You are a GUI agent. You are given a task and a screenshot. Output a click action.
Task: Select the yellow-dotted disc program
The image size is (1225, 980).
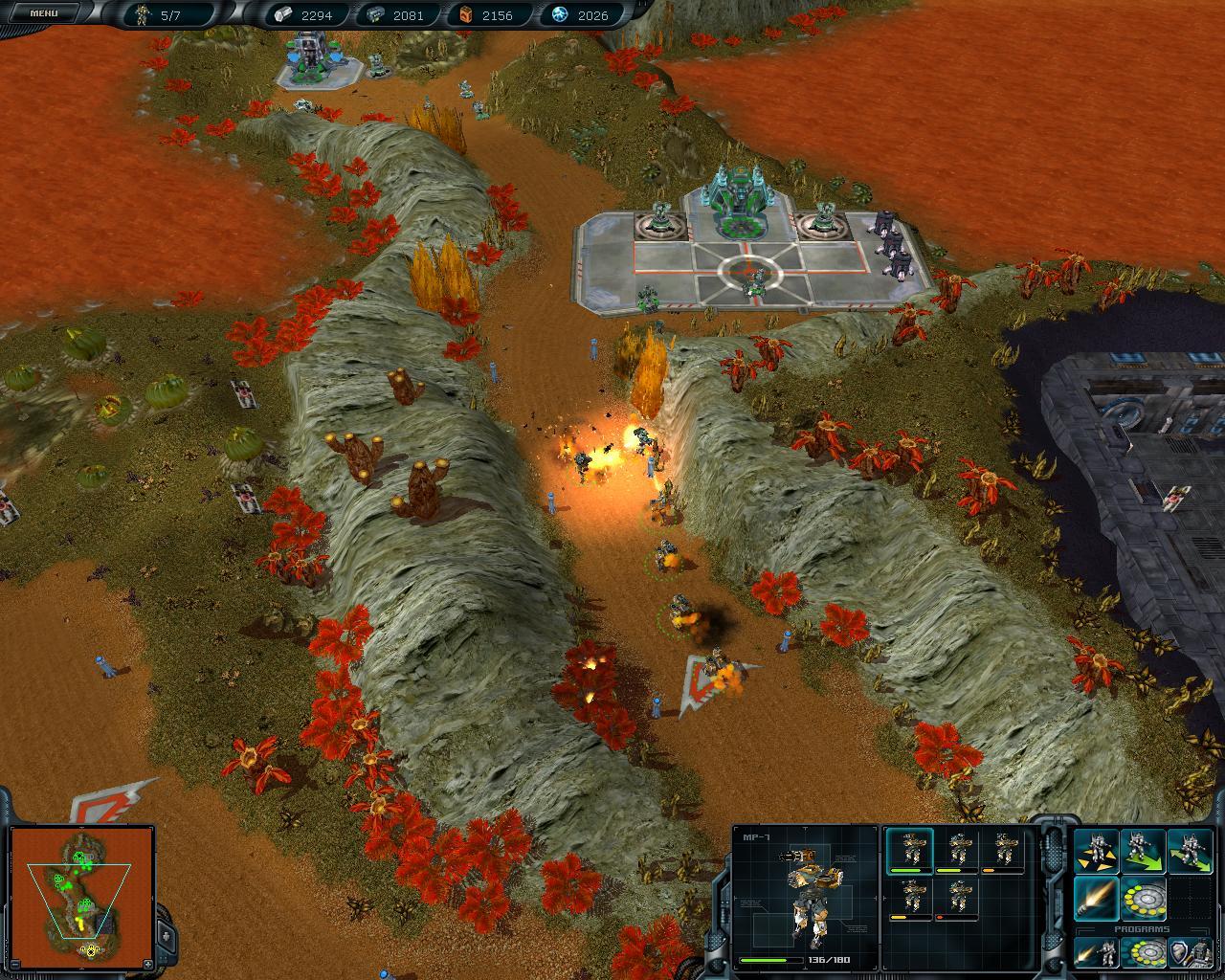coord(1143,952)
